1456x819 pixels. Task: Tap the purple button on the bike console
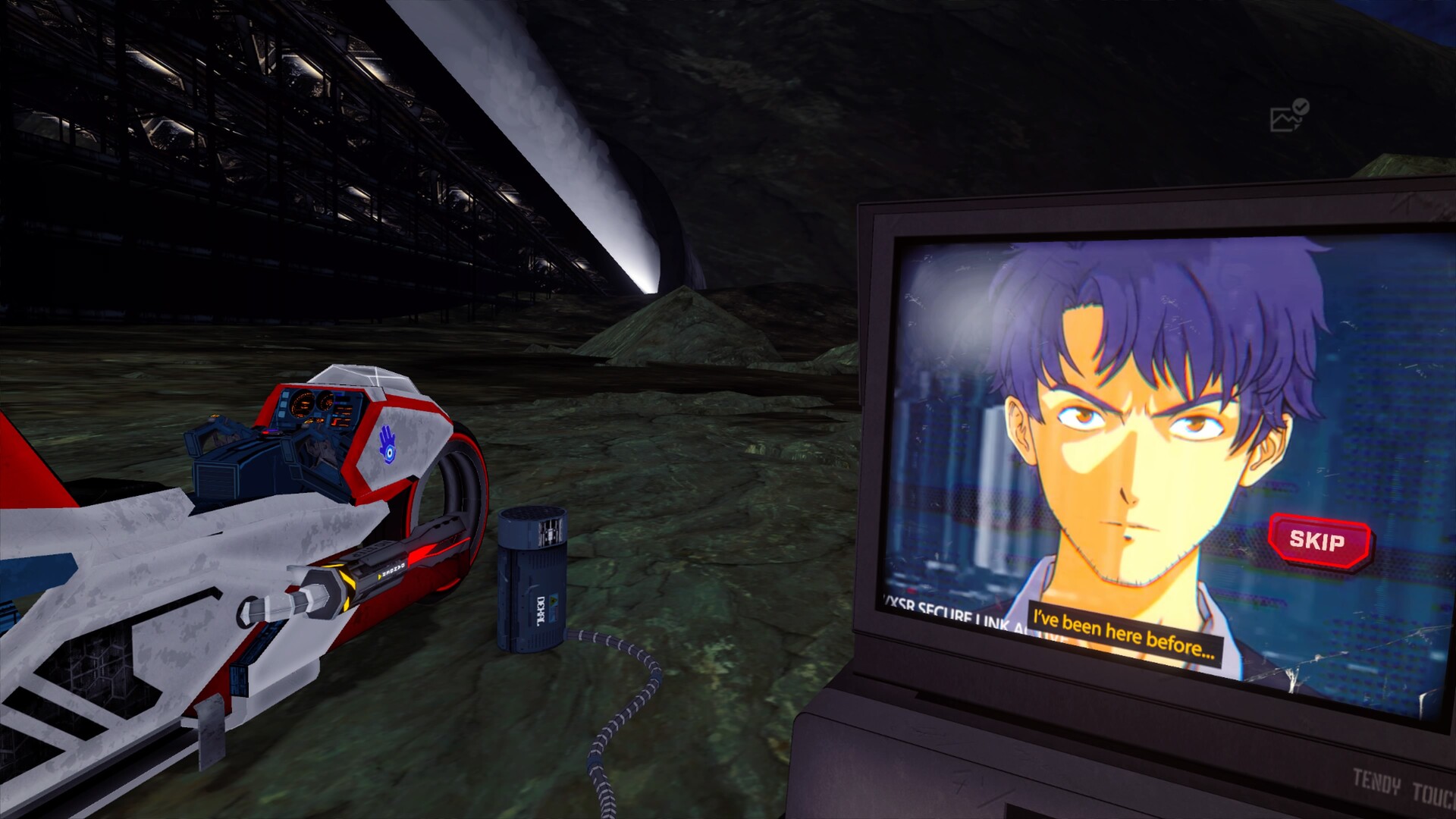pyautogui.click(x=271, y=431)
